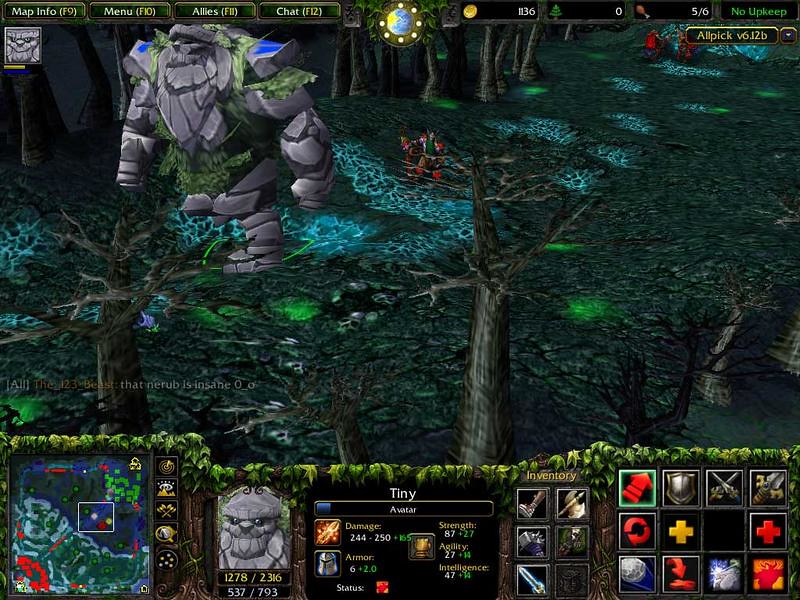The width and height of the screenshot is (800, 600).
Task: Choose the Stop shield command
Action: point(681,487)
